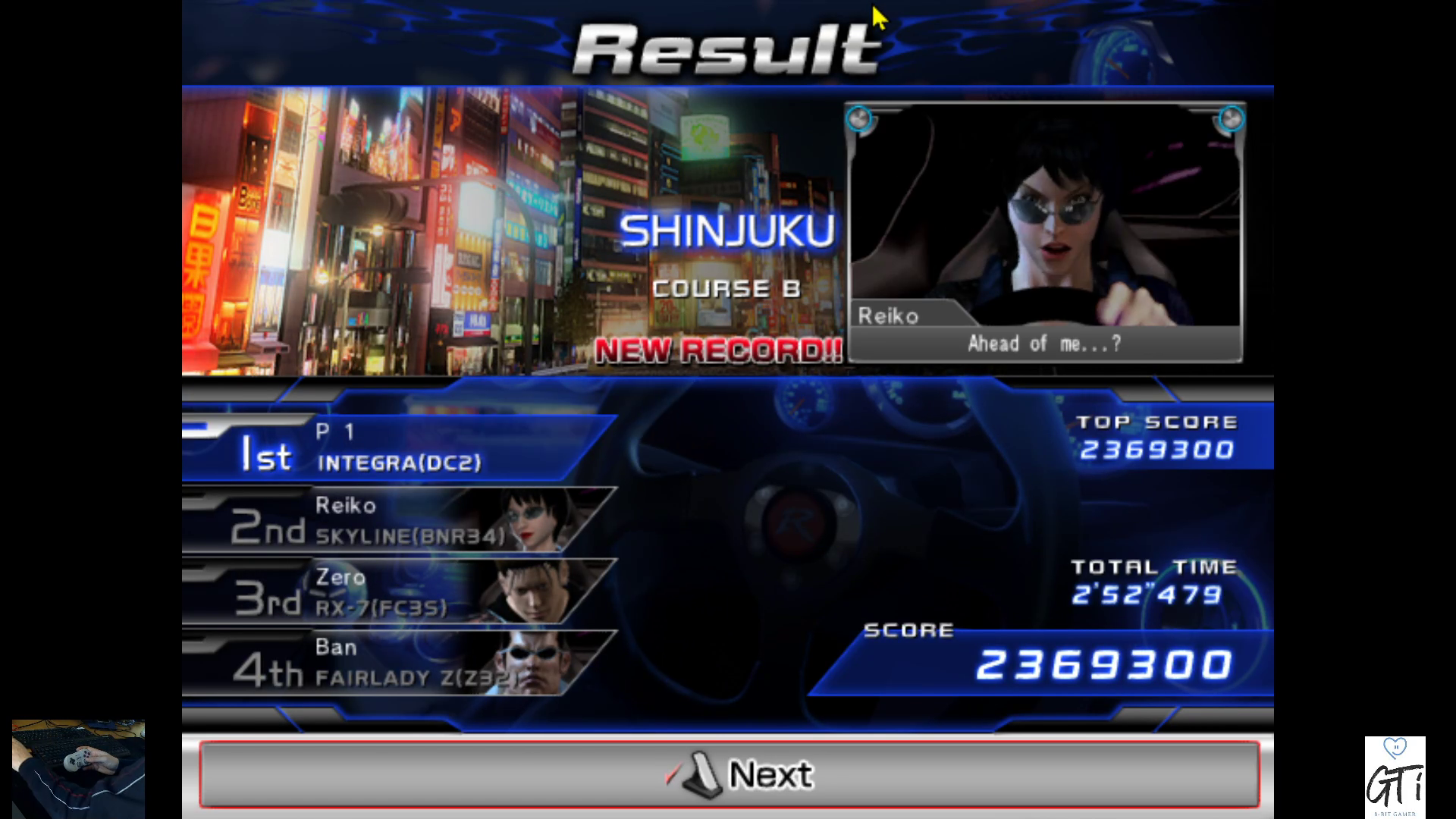
Task: Click the GTi channel logo watermark
Action: click(x=1395, y=777)
